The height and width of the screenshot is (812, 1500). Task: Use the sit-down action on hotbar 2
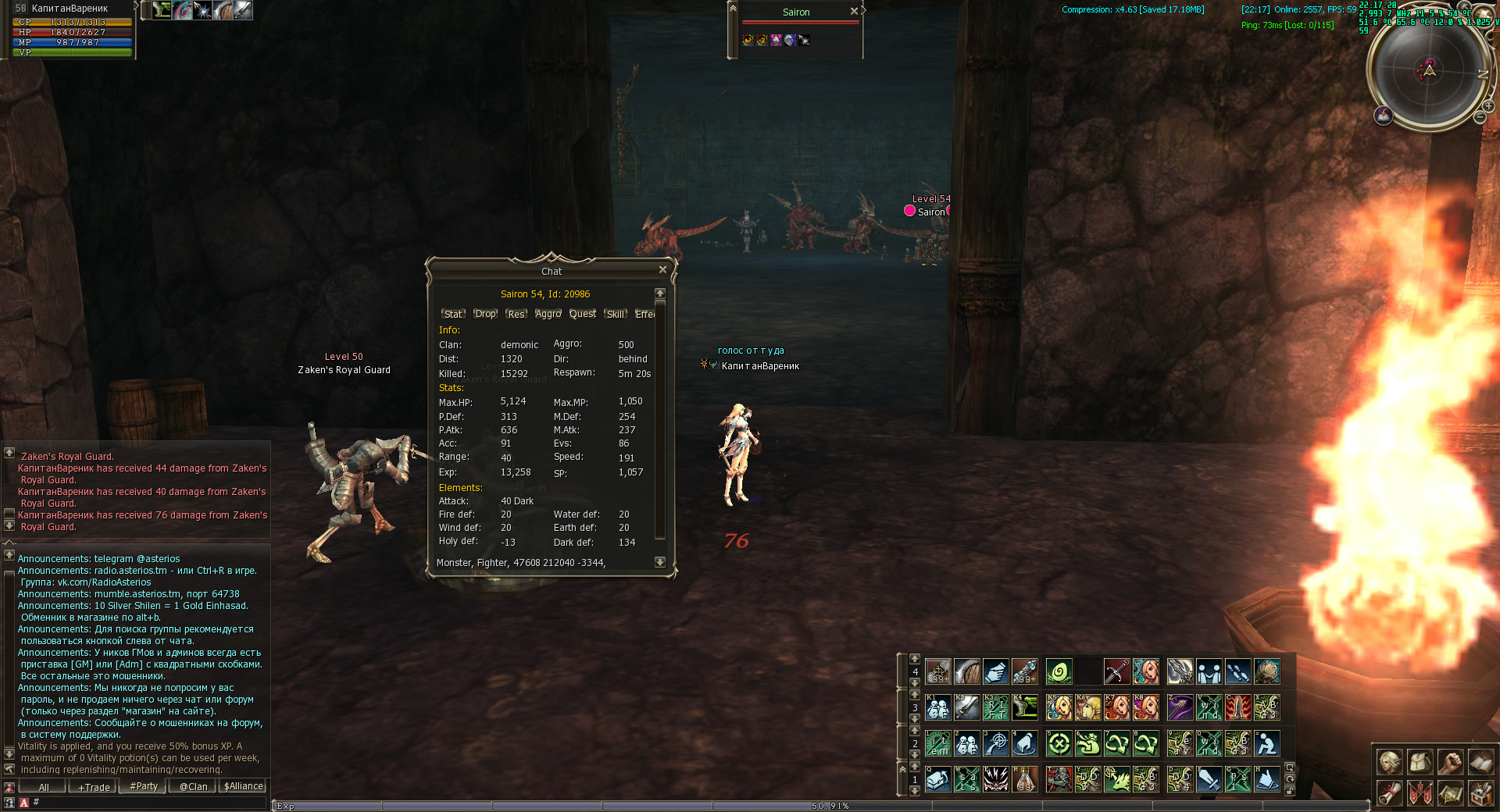(1266, 743)
